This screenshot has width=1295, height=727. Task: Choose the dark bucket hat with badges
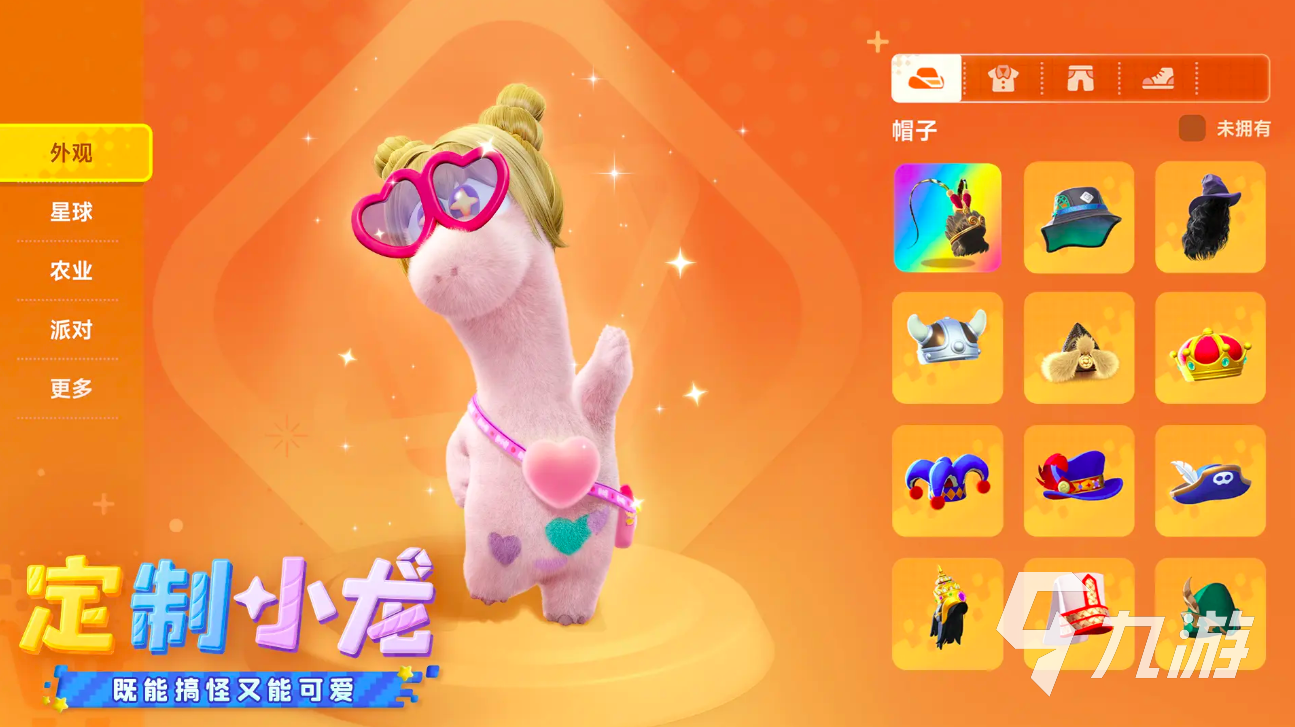point(1078,218)
